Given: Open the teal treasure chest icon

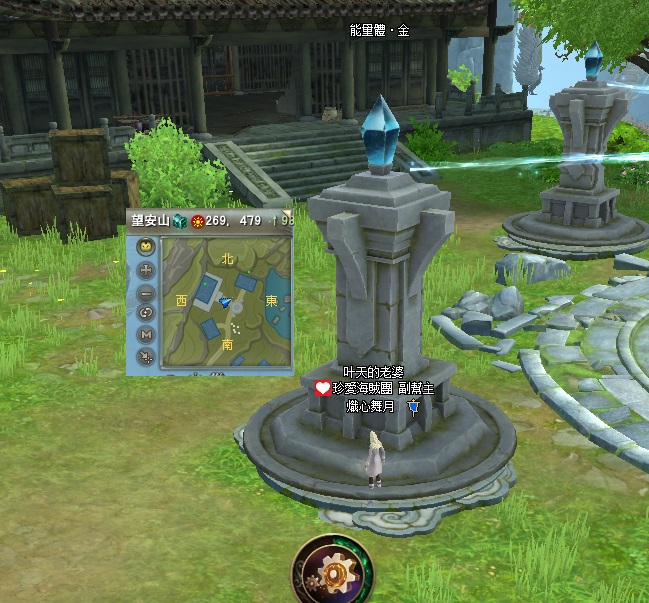Looking at the screenshot, I should click(x=179, y=220).
